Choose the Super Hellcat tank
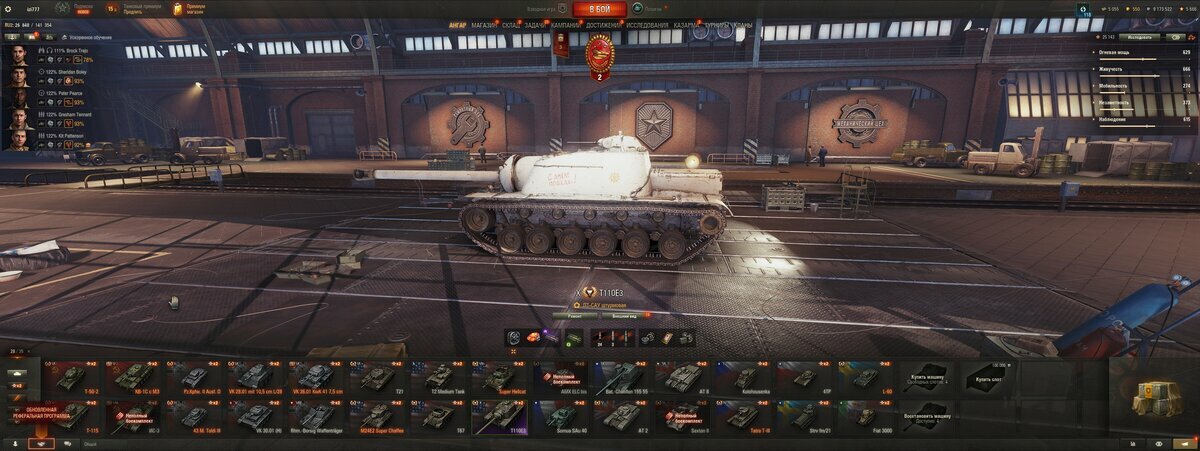 (502, 377)
